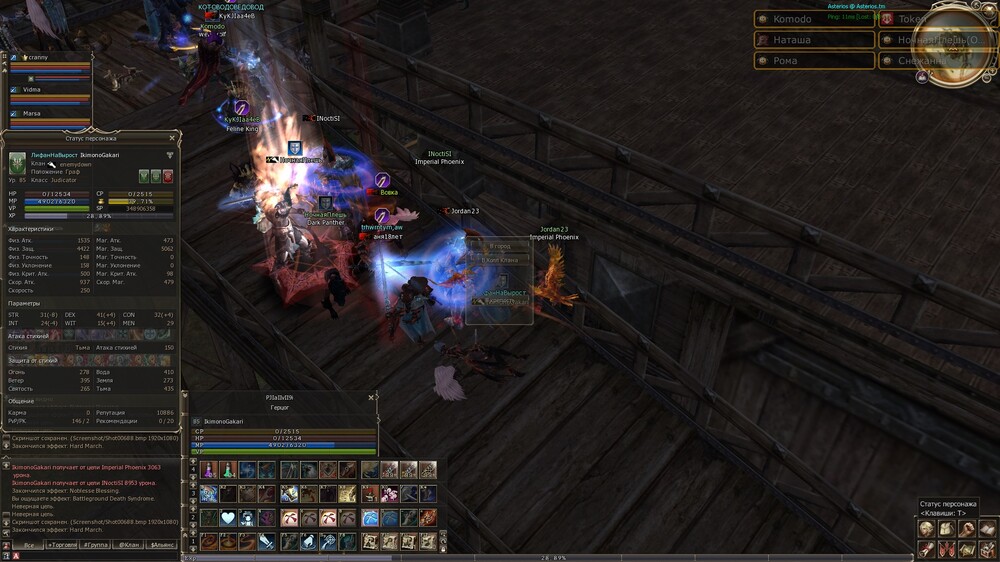1000x562 pixels.
Task: Select Рома in the player list
Action: point(813,61)
